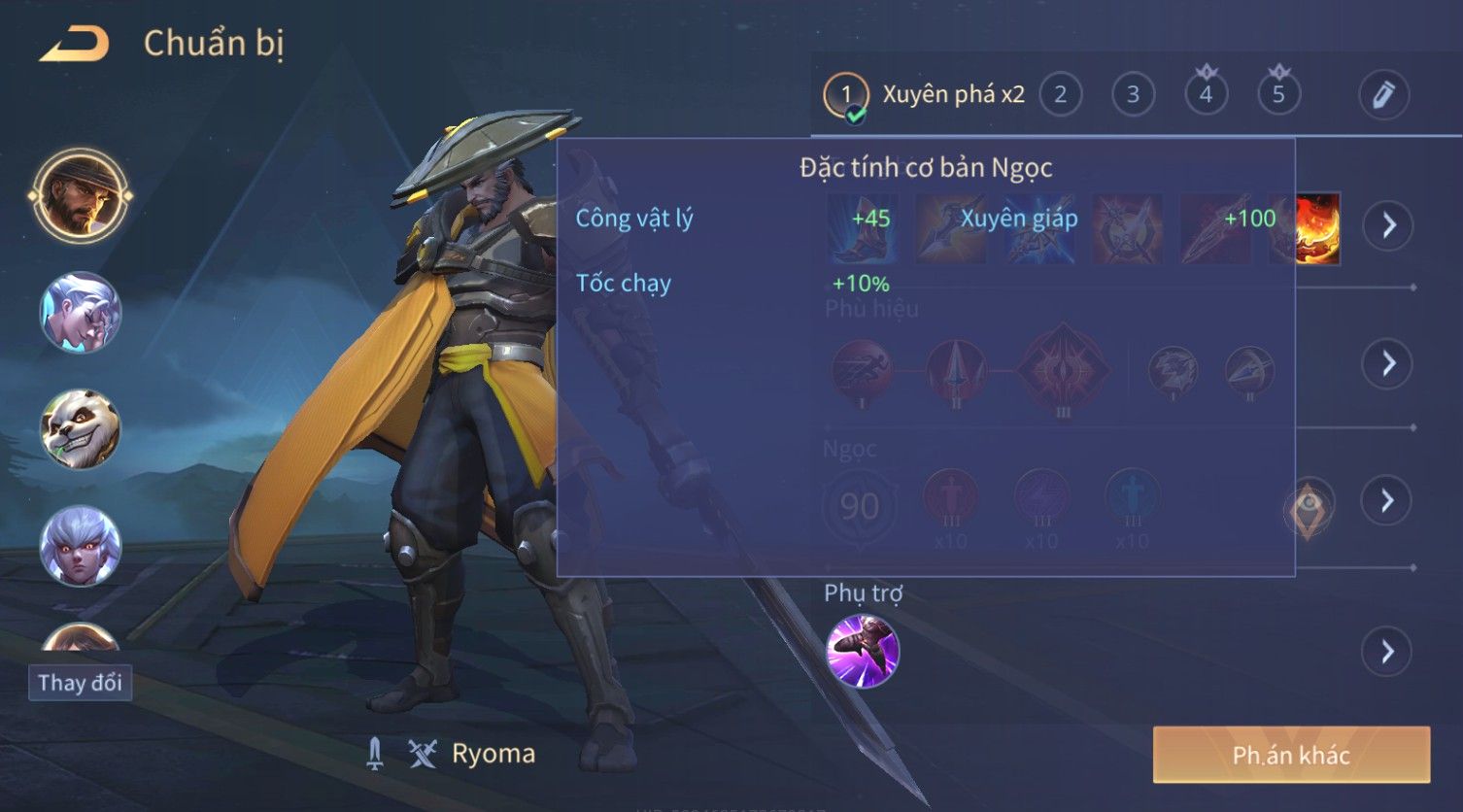Viewport: 1463px width, 812px height.
Task: Click the Thay đổi button
Action: [x=80, y=683]
